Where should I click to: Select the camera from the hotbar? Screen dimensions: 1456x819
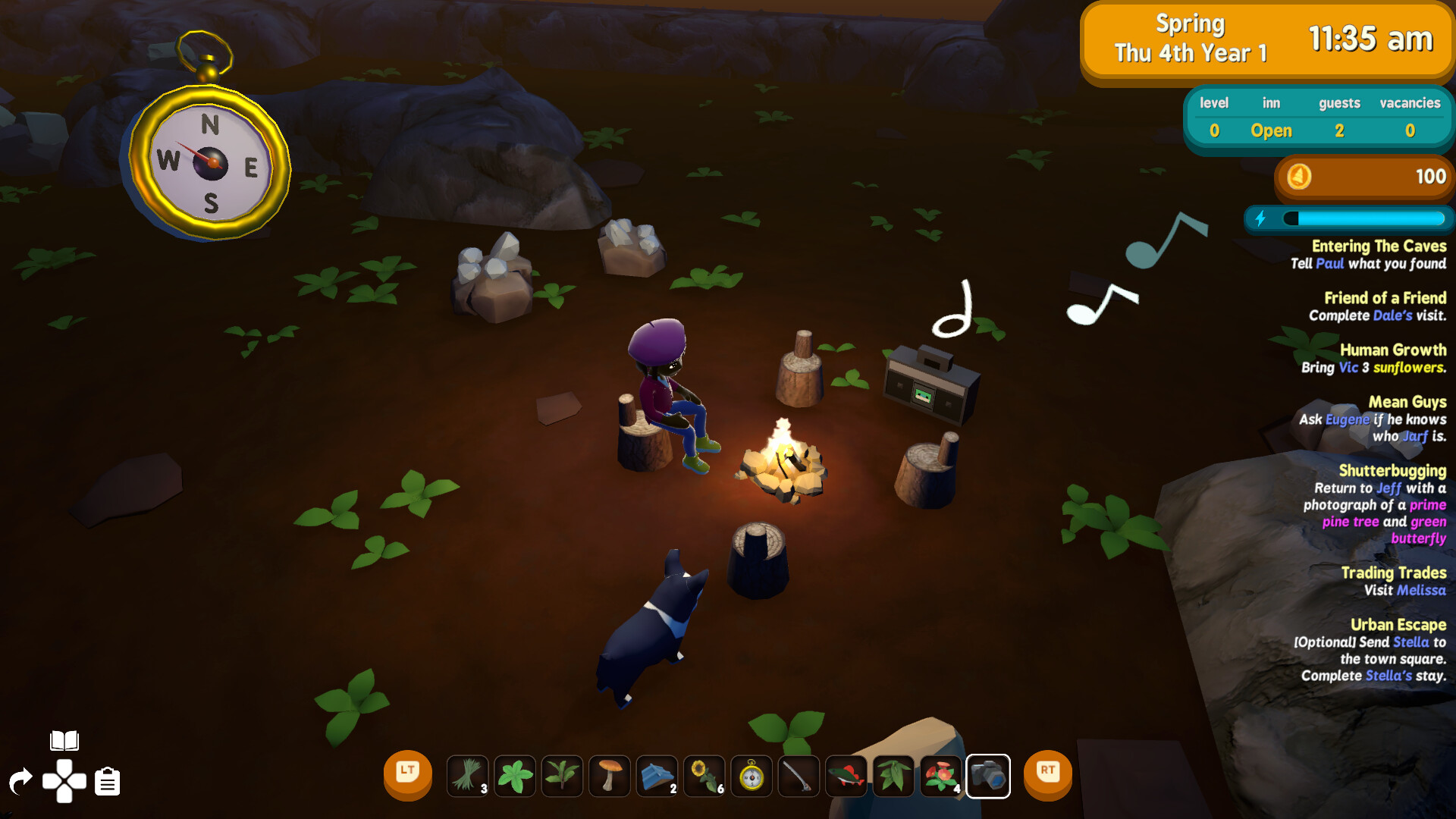coord(988,777)
